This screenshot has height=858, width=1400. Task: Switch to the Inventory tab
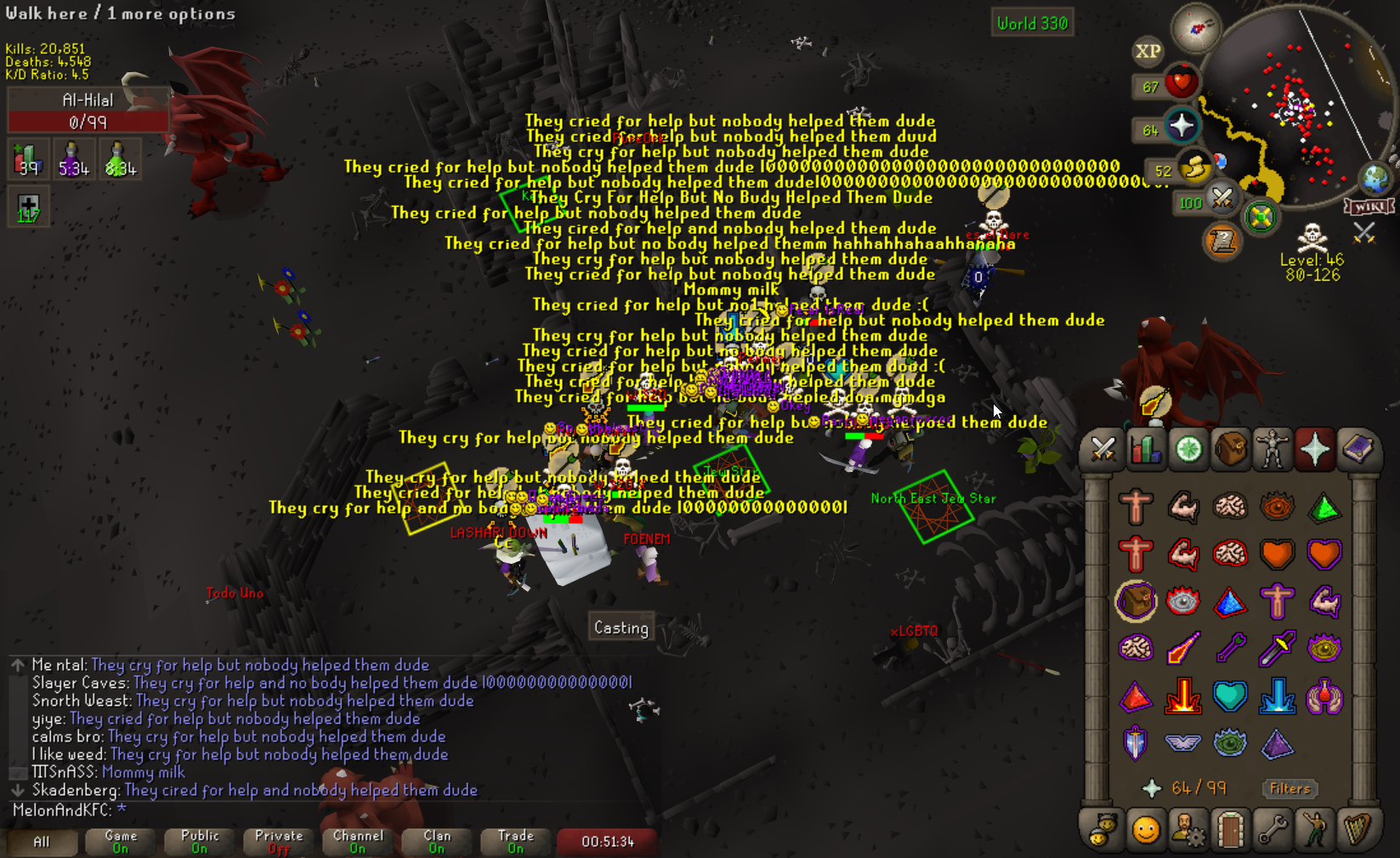(x=1230, y=449)
